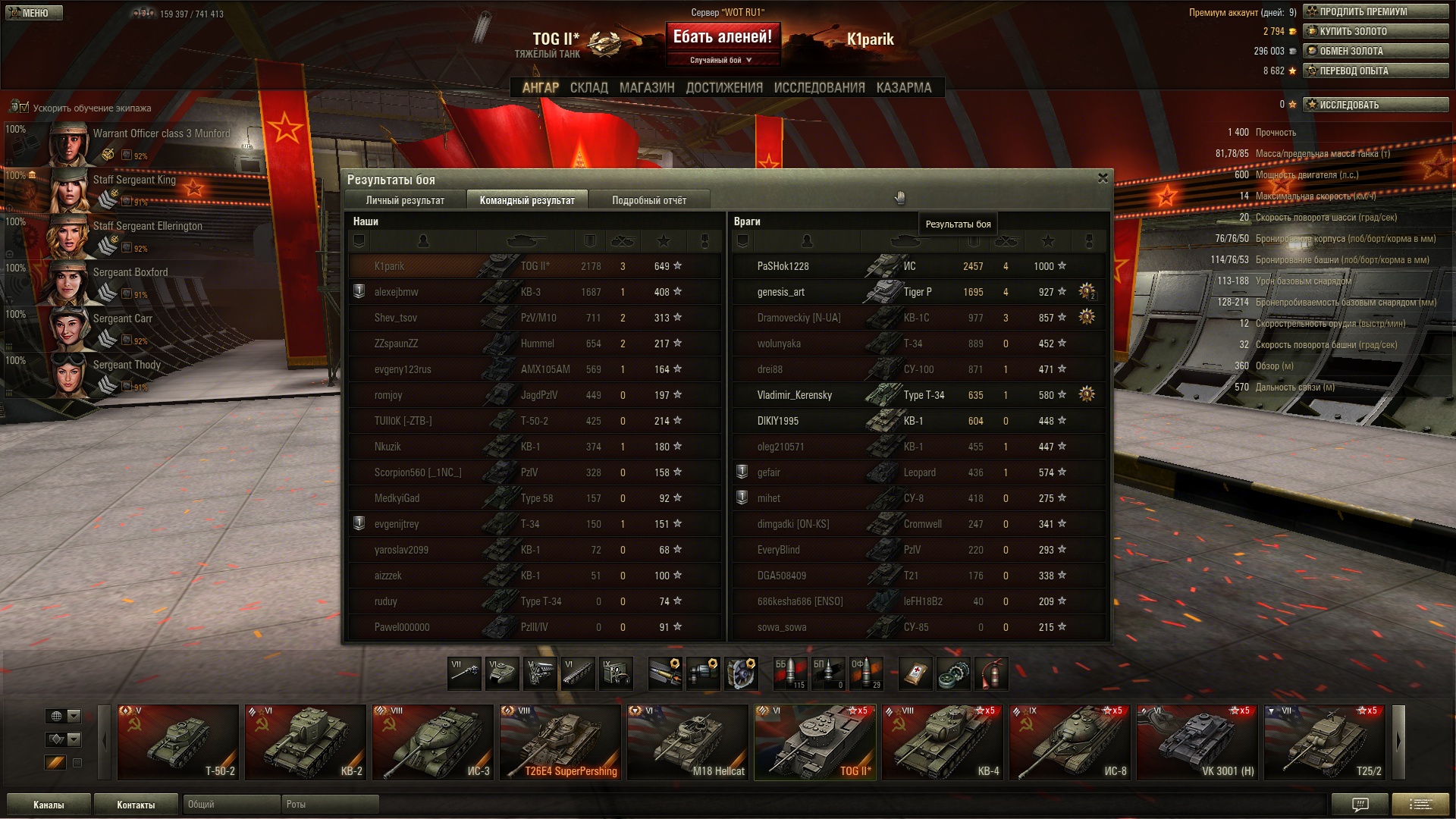This screenshot has width=1456, height=819.
Task: Open the Контакты list
Action: coord(136,805)
